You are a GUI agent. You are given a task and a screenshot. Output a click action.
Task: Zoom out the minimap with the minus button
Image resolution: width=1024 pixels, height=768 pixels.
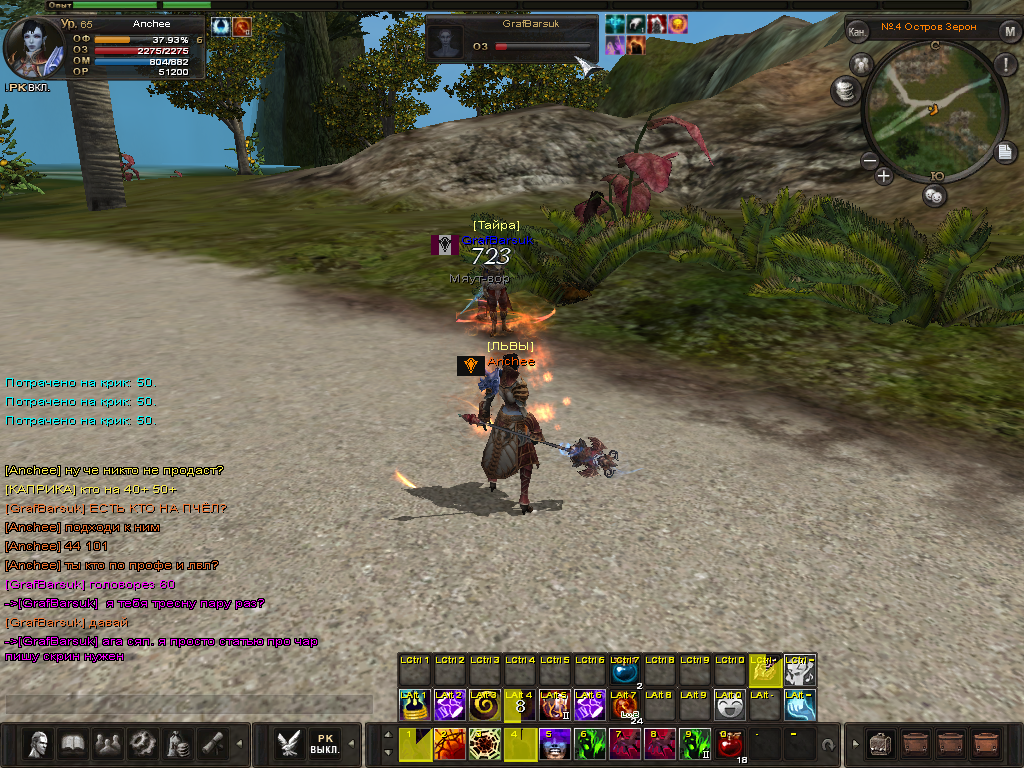click(x=869, y=161)
